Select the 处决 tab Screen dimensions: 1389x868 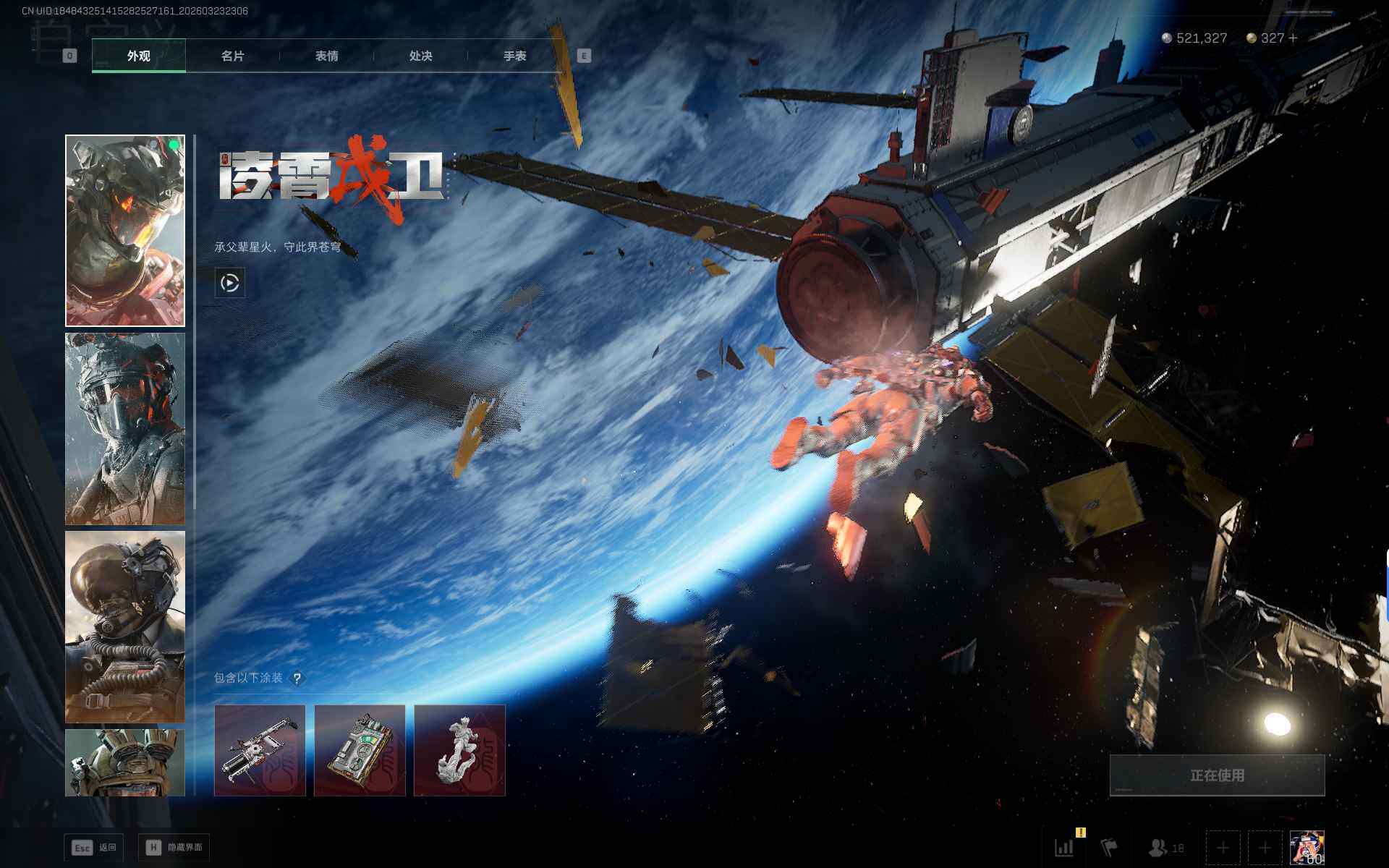tap(420, 56)
